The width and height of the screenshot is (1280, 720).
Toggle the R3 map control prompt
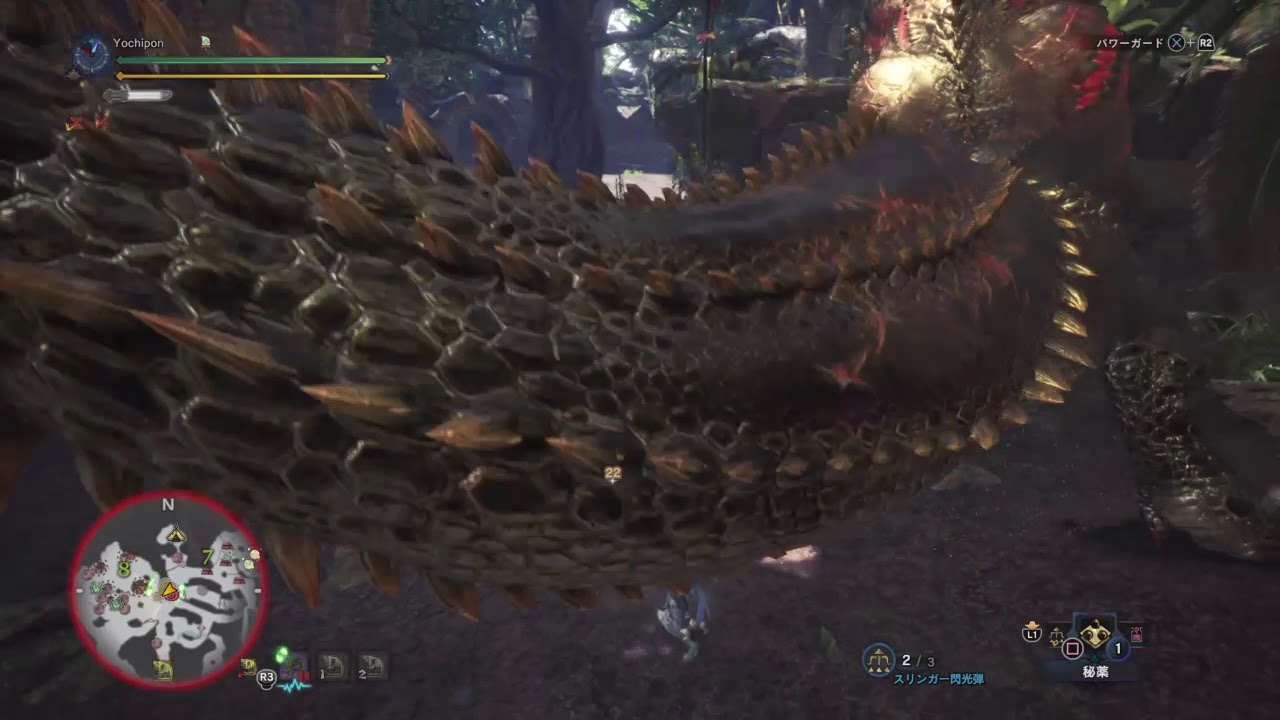tap(267, 677)
